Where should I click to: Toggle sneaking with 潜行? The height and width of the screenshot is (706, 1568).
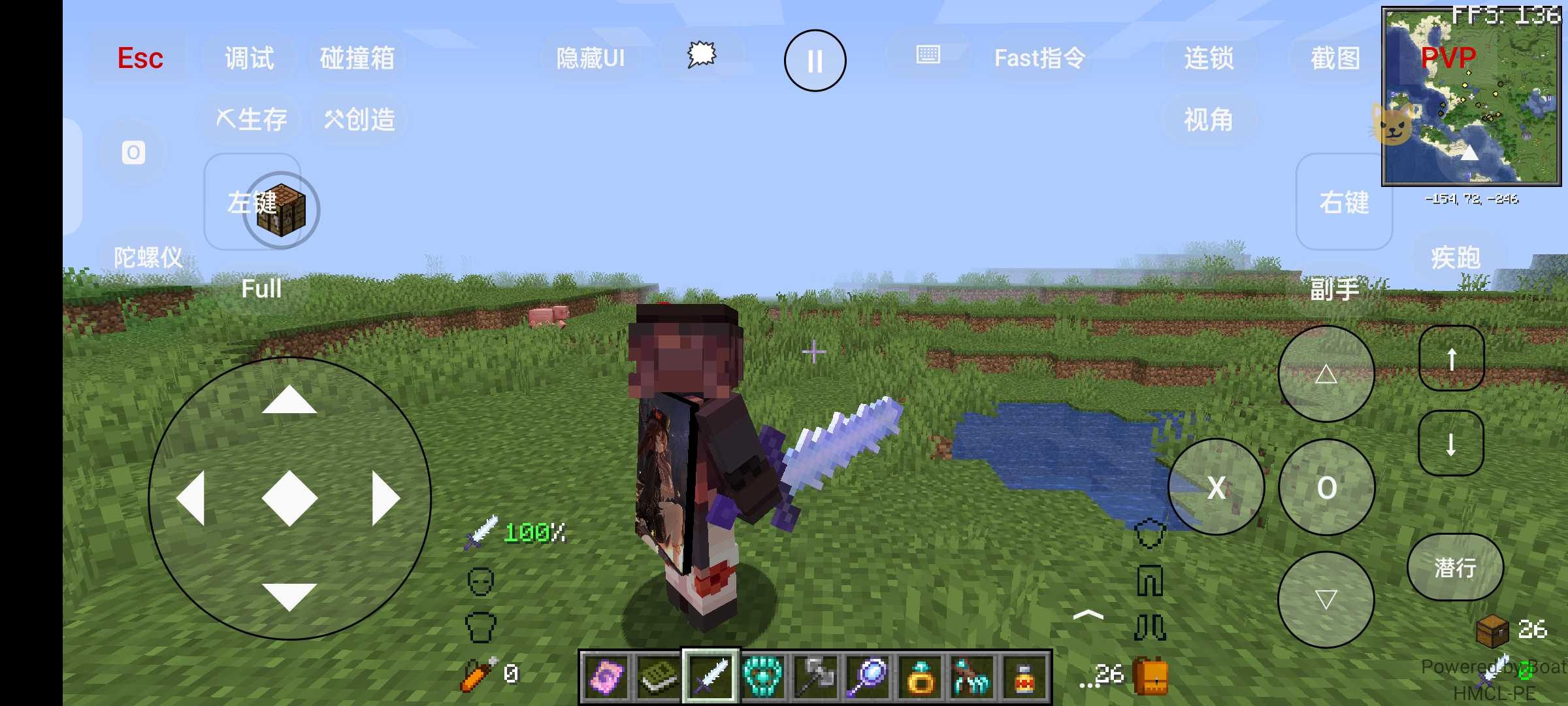(1455, 567)
